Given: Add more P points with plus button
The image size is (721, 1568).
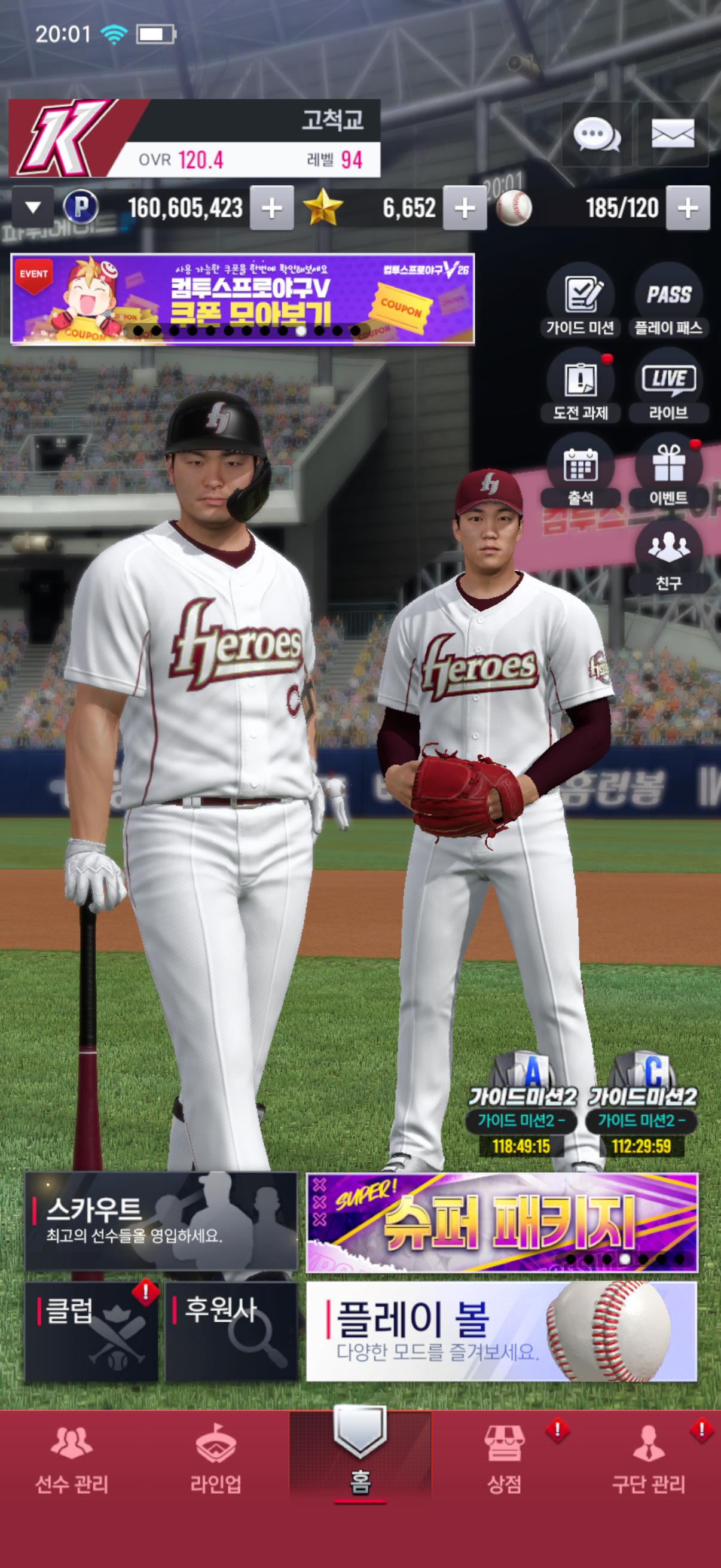Looking at the screenshot, I should (x=271, y=208).
